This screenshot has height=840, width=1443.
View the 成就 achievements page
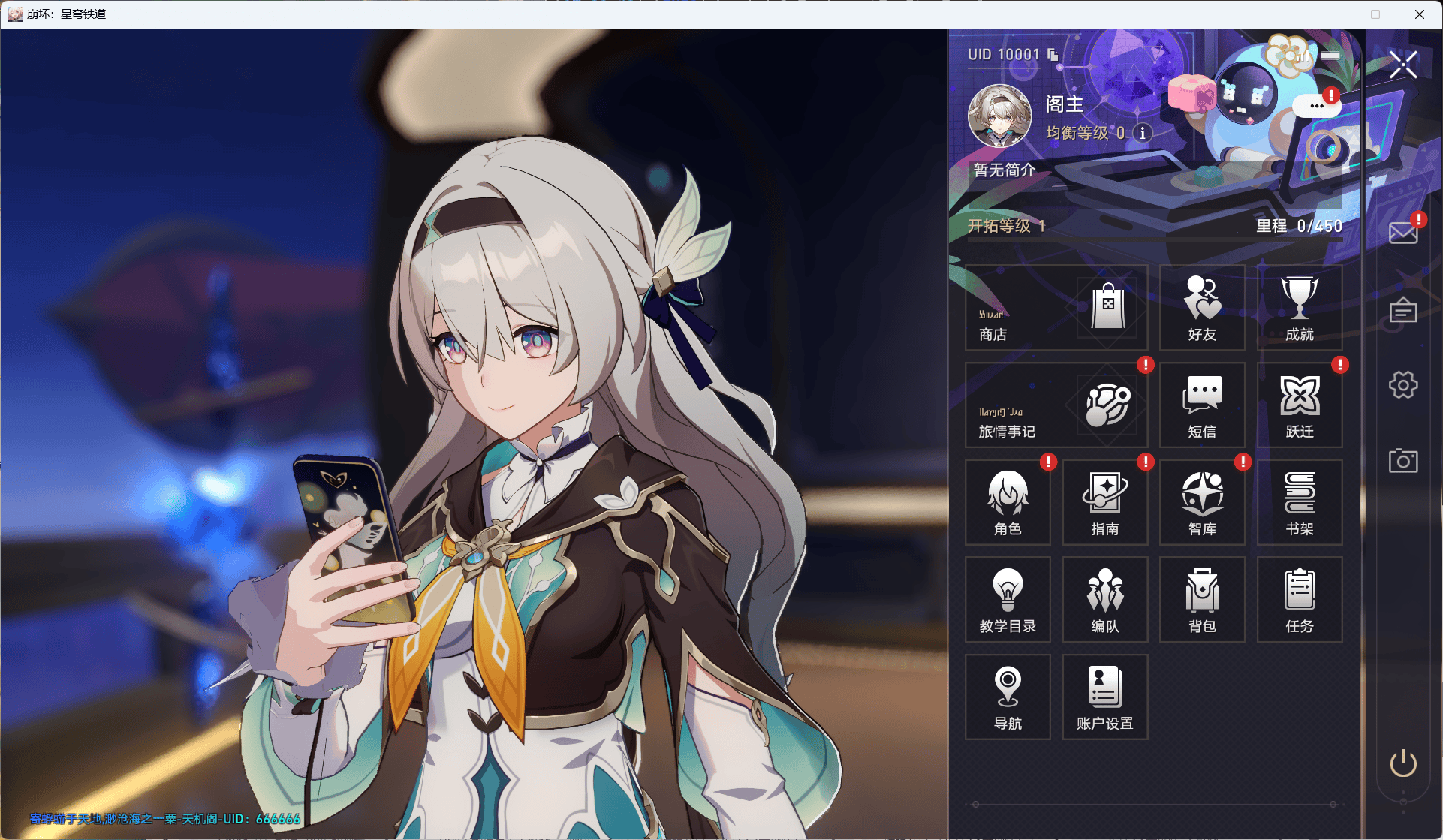point(1300,308)
